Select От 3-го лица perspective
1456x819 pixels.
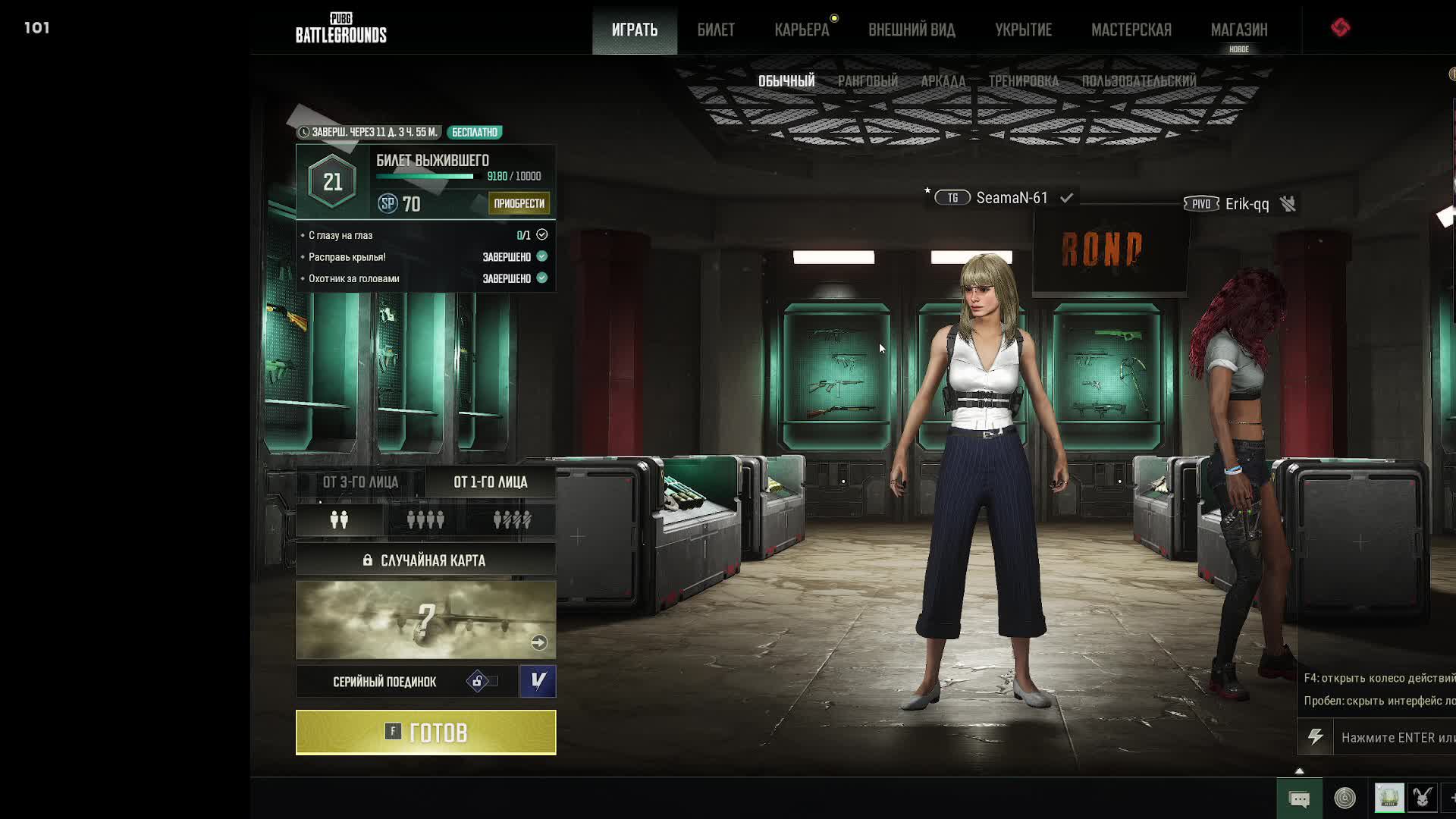[x=360, y=482]
